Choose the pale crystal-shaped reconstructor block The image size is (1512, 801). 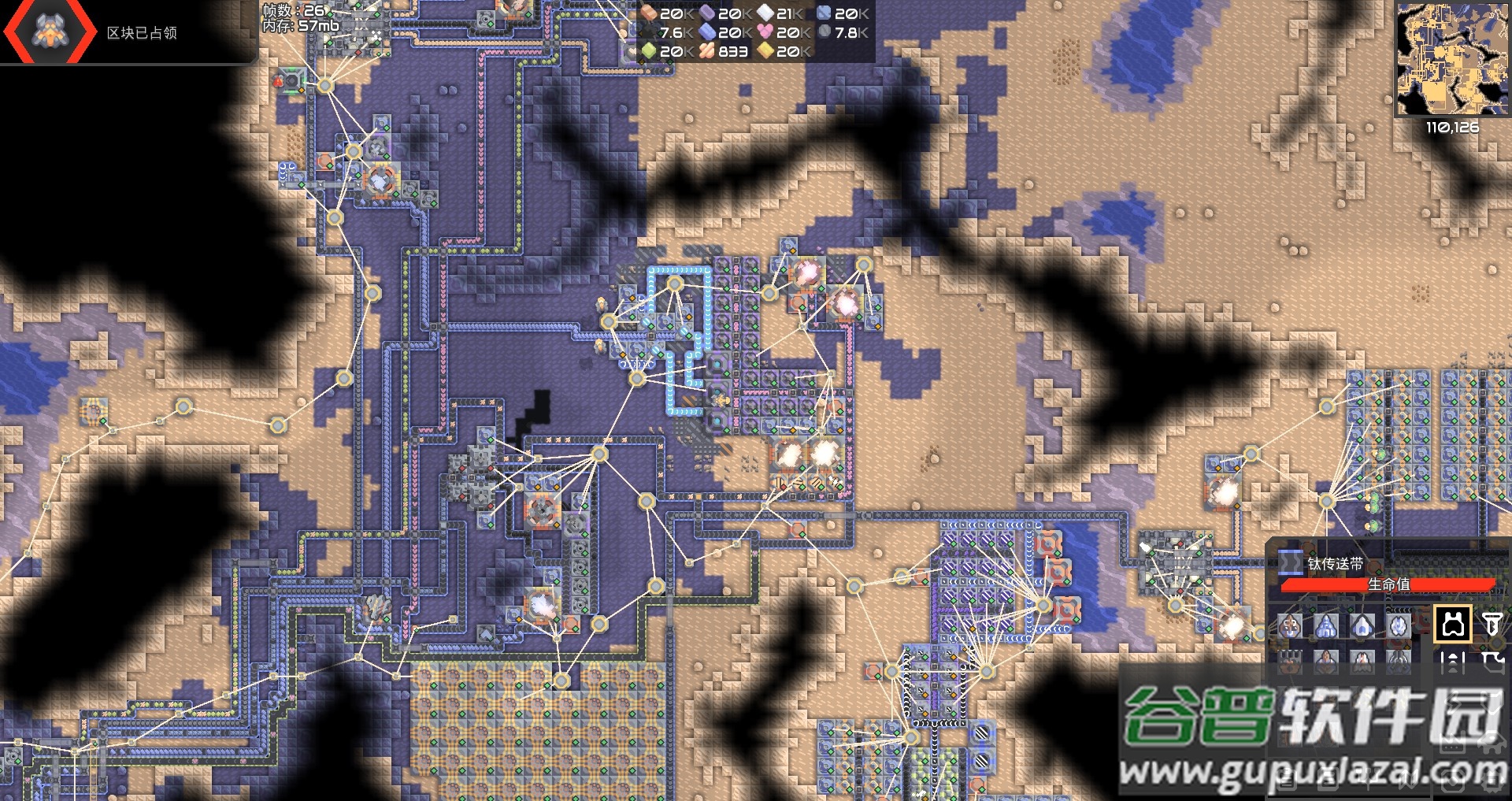[1399, 627]
